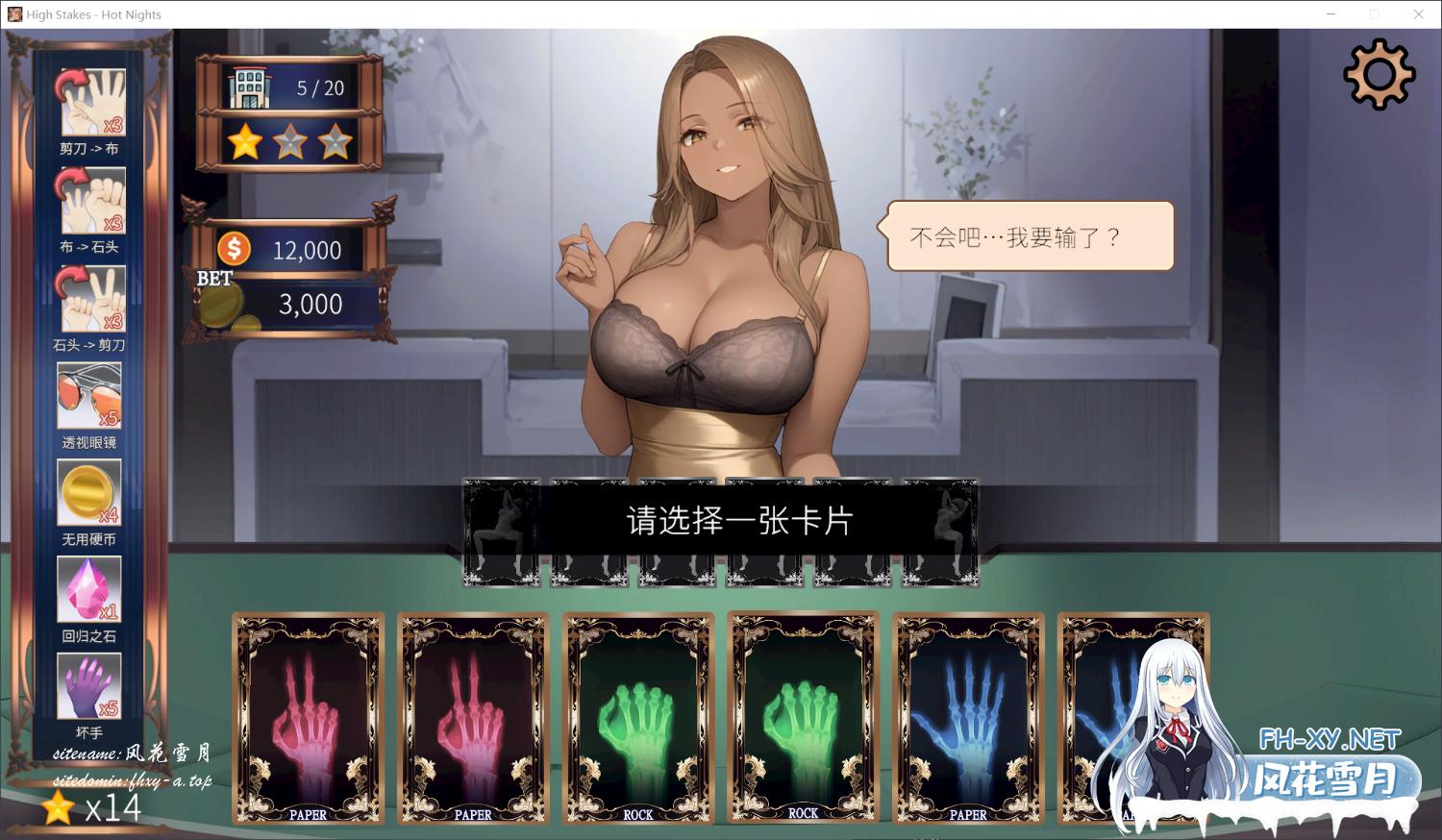Spend a 无用硬币 useless coin
This screenshot has height=840, width=1442.
89,491
